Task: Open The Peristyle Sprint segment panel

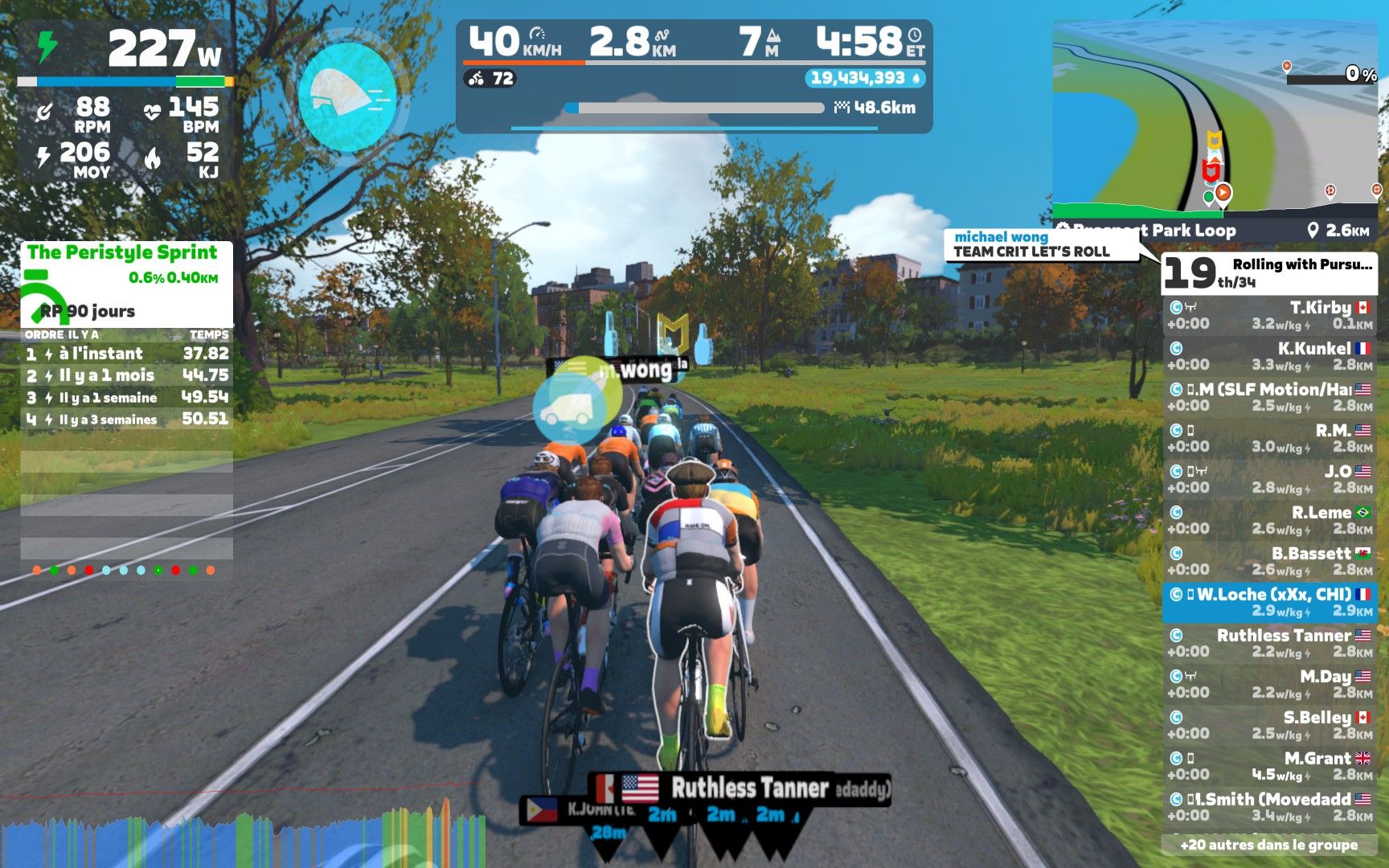Action: coord(126,283)
